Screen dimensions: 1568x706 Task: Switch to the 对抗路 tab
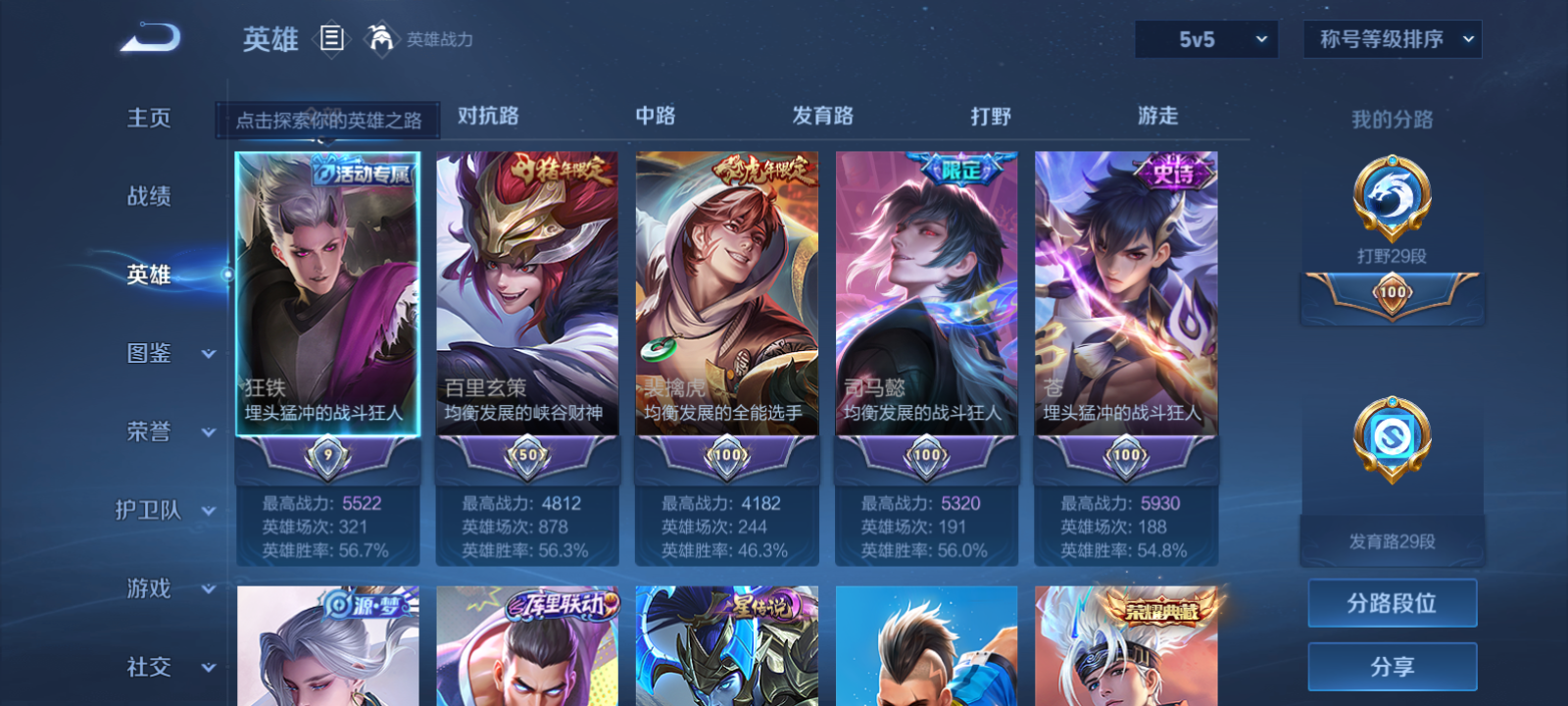coord(487,116)
